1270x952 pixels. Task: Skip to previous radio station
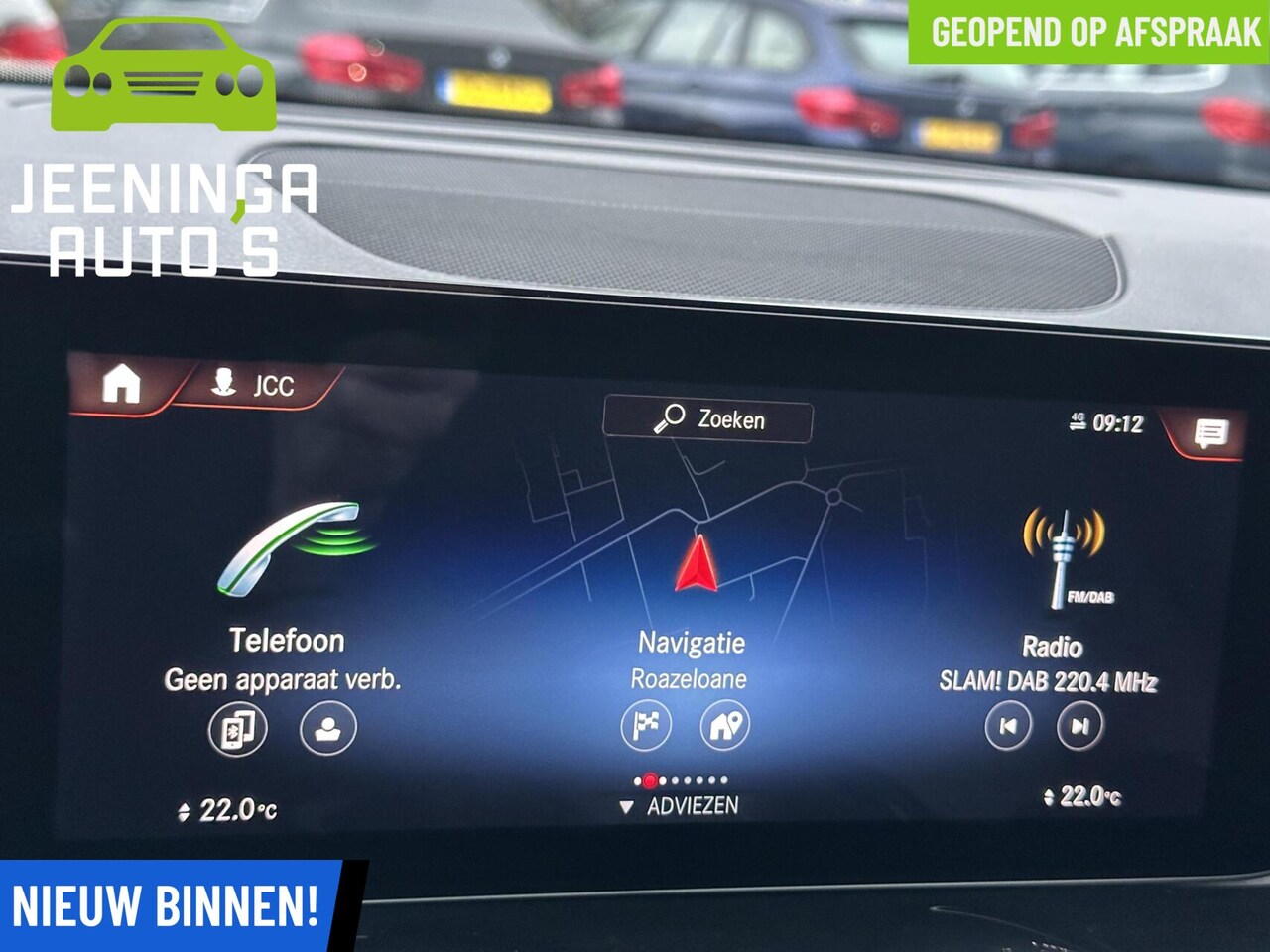(x=1008, y=726)
